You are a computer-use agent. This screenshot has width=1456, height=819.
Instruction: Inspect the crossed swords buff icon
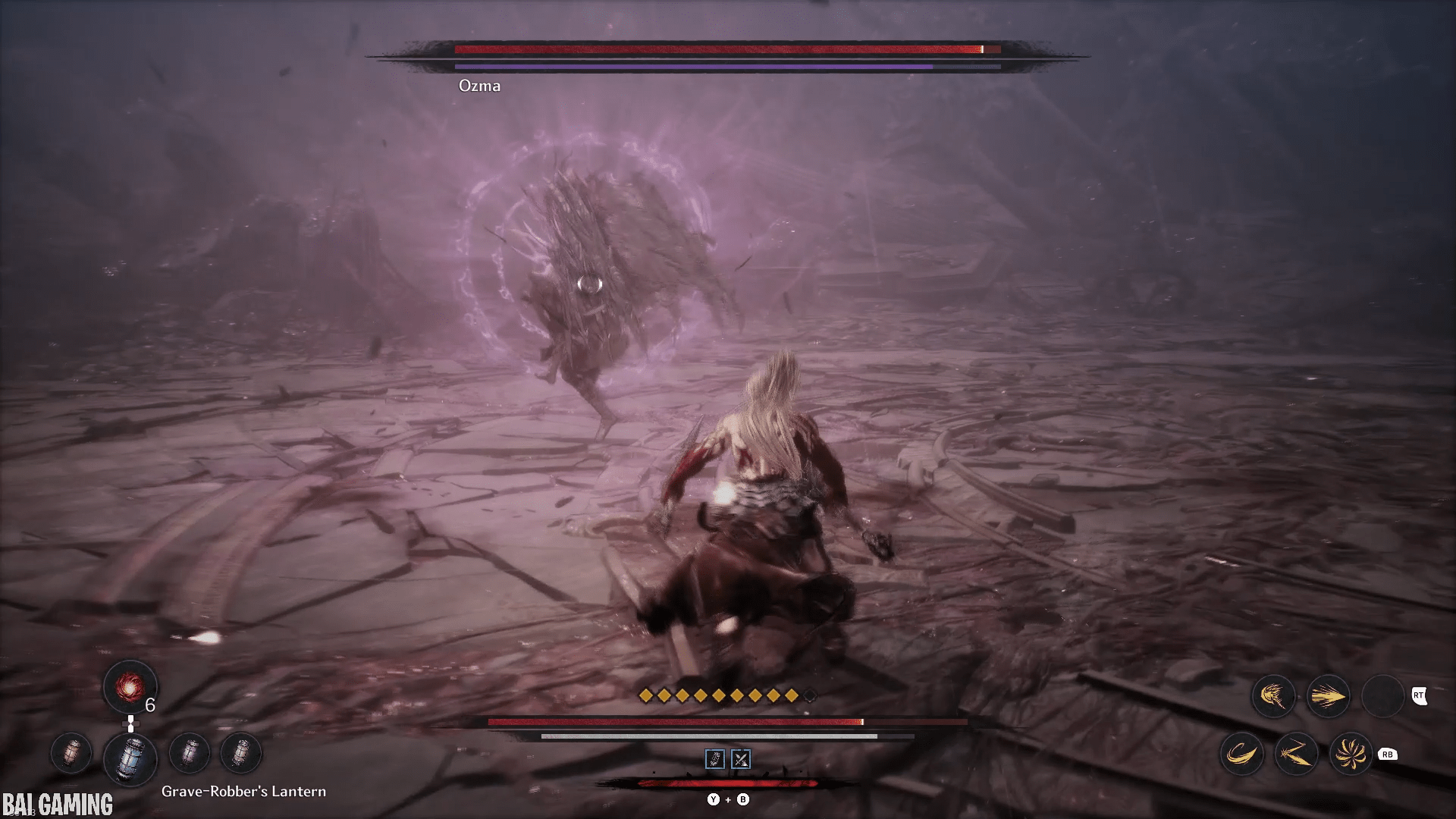pos(741,759)
